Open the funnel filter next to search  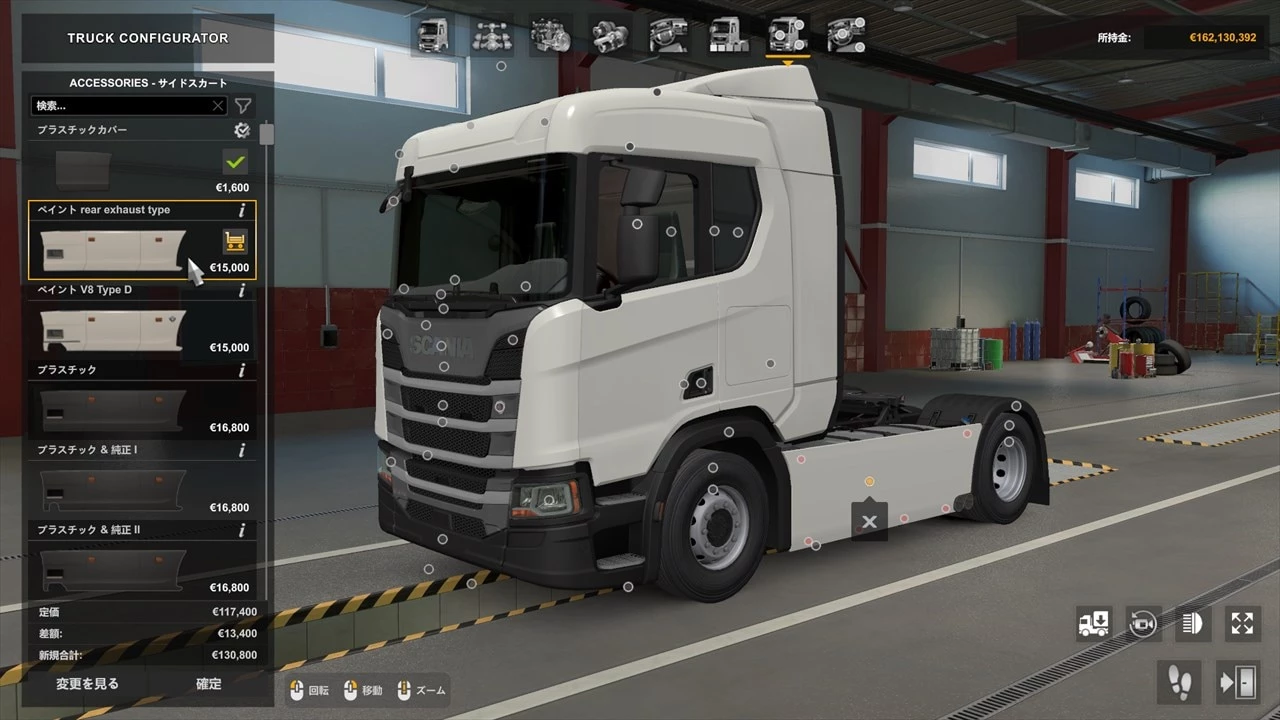click(x=243, y=106)
